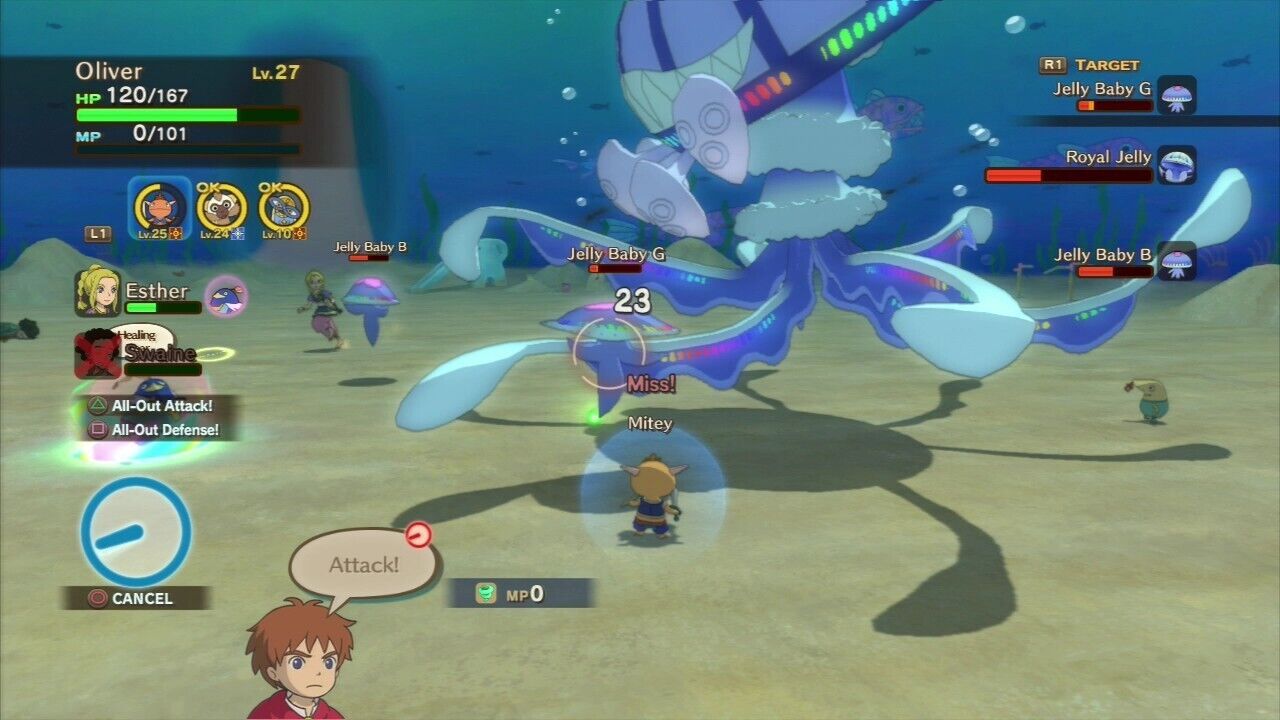Select the Lv.25 Mitey familiar icon
Image resolution: width=1280 pixels, height=720 pixels.
click(159, 208)
